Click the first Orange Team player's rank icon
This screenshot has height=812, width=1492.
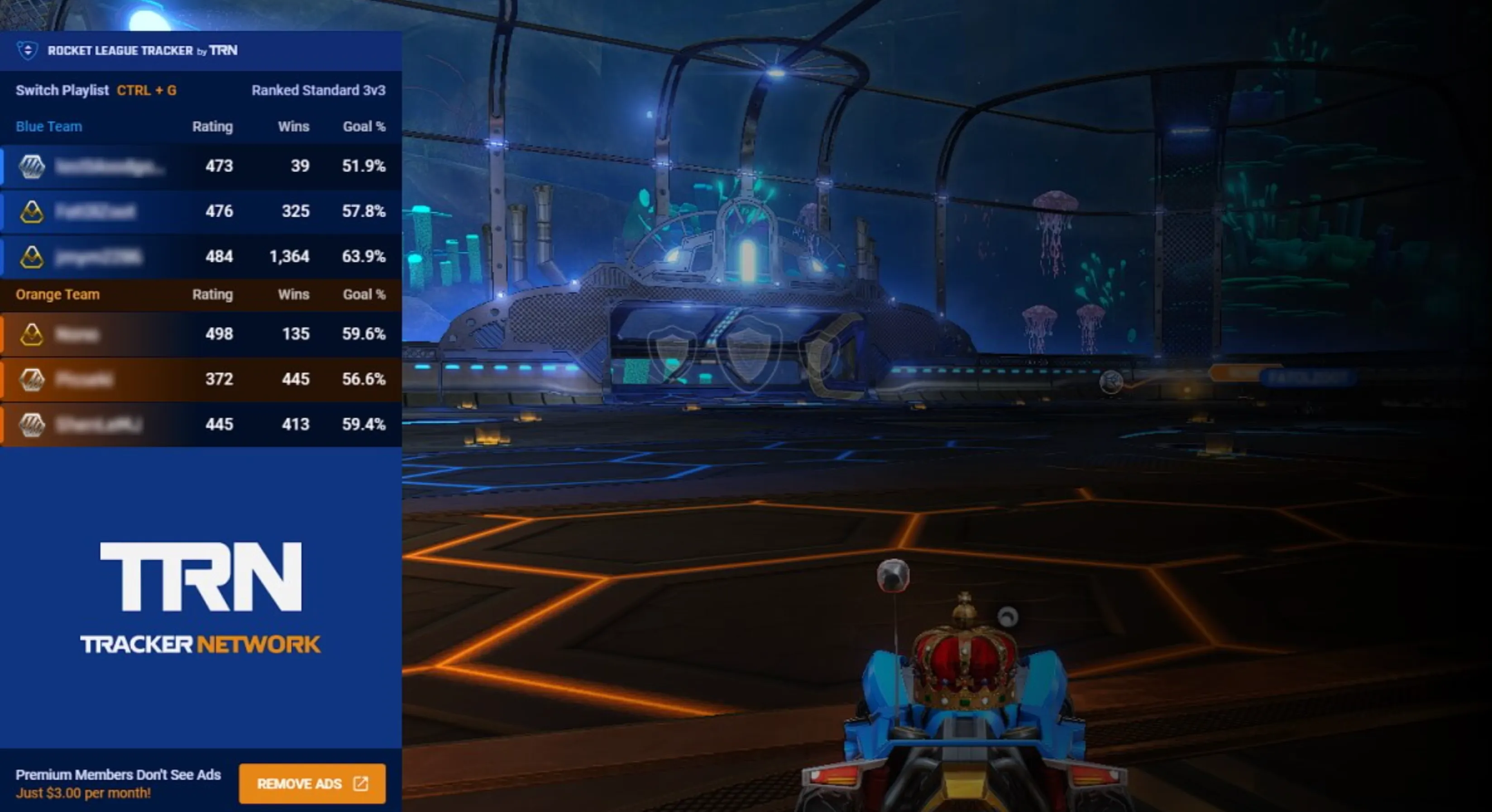pos(33,334)
